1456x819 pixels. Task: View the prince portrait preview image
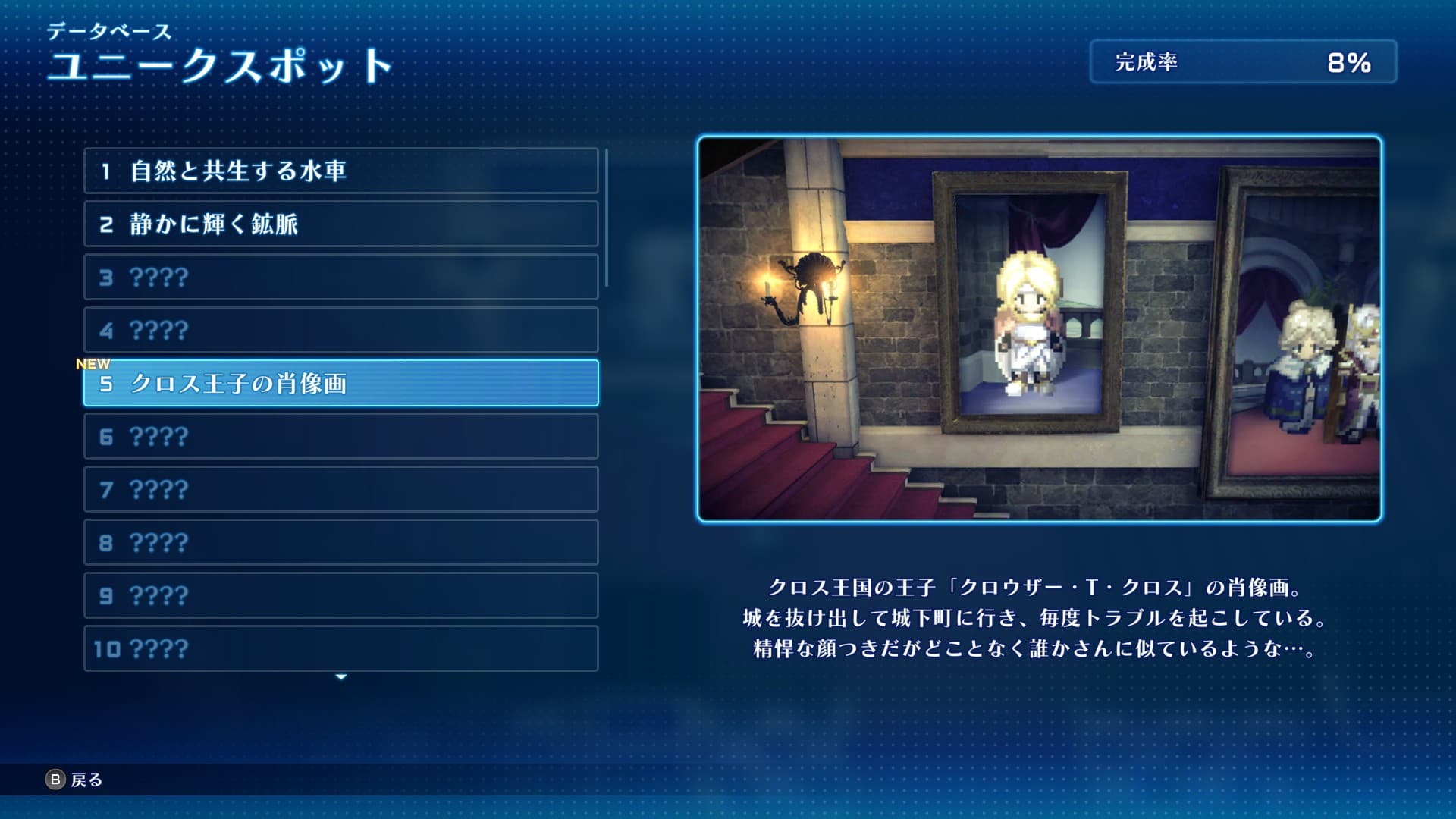(1039, 329)
